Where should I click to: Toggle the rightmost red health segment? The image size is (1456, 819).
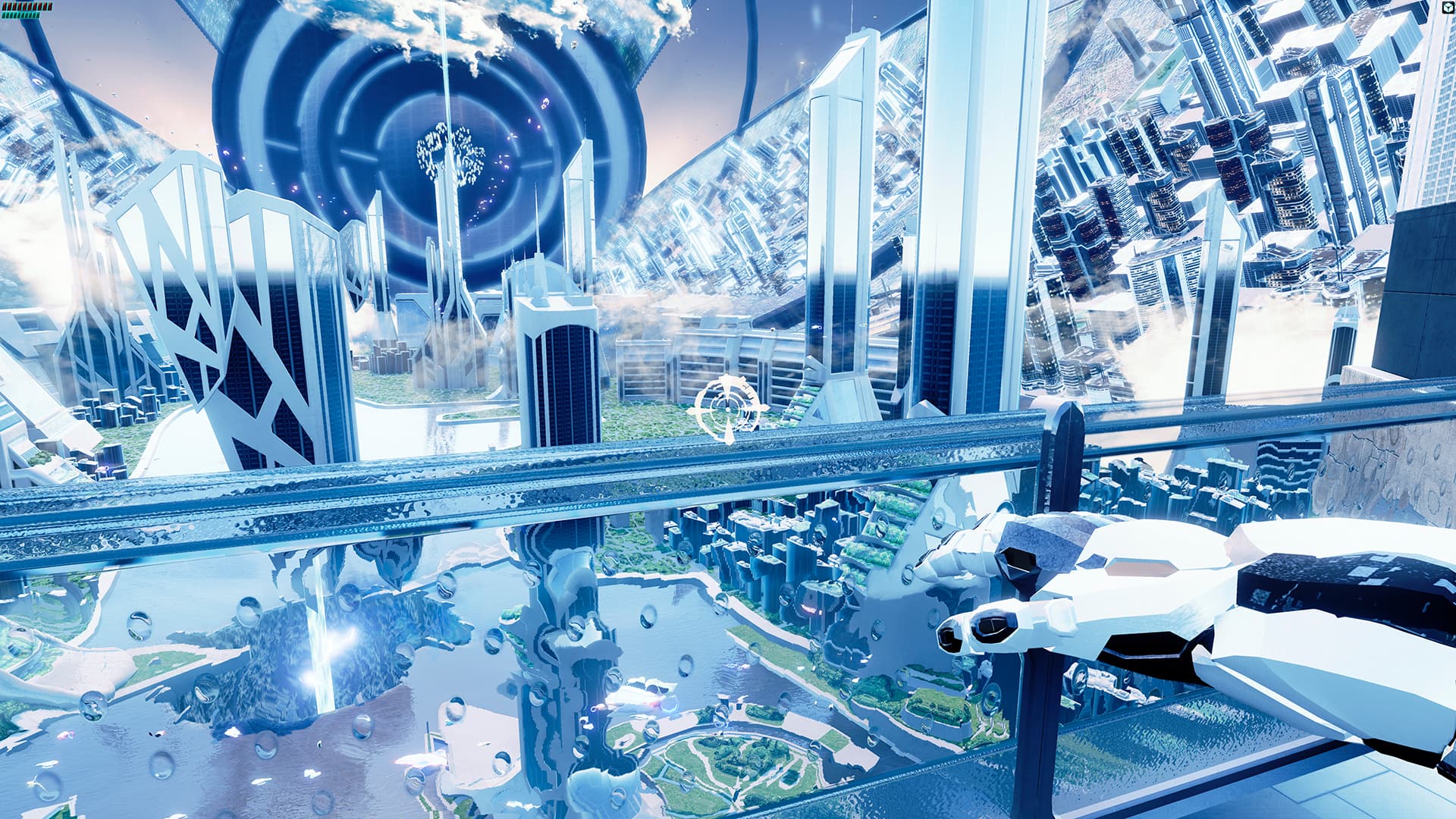[x=50, y=6]
